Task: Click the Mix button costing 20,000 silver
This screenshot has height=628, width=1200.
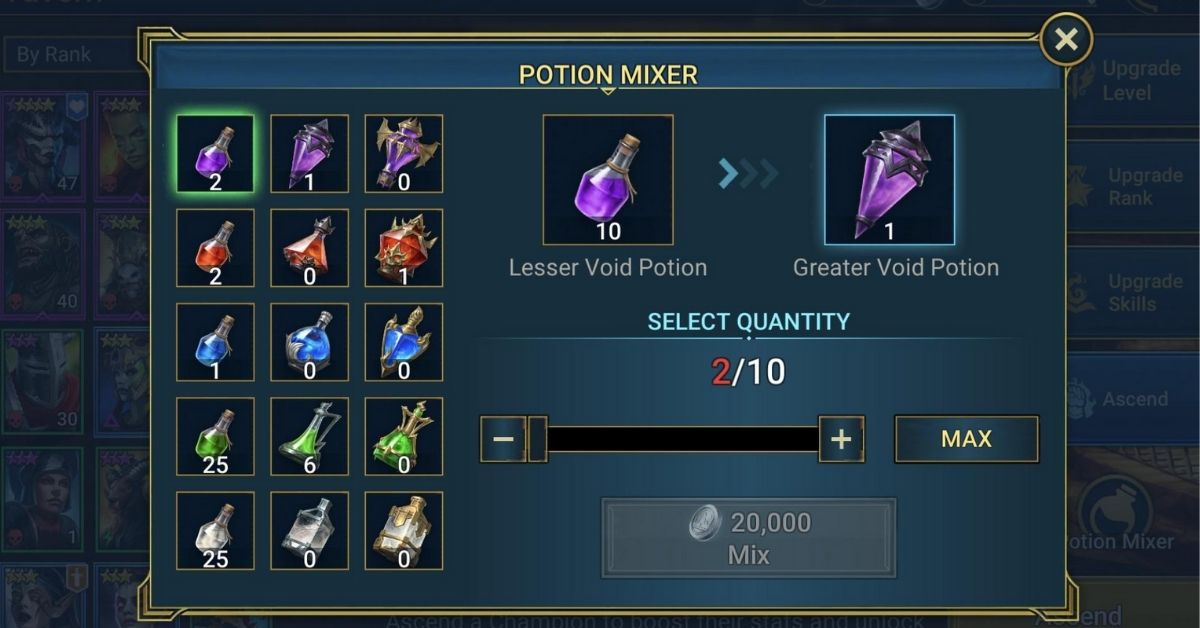Action: [748, 538]
